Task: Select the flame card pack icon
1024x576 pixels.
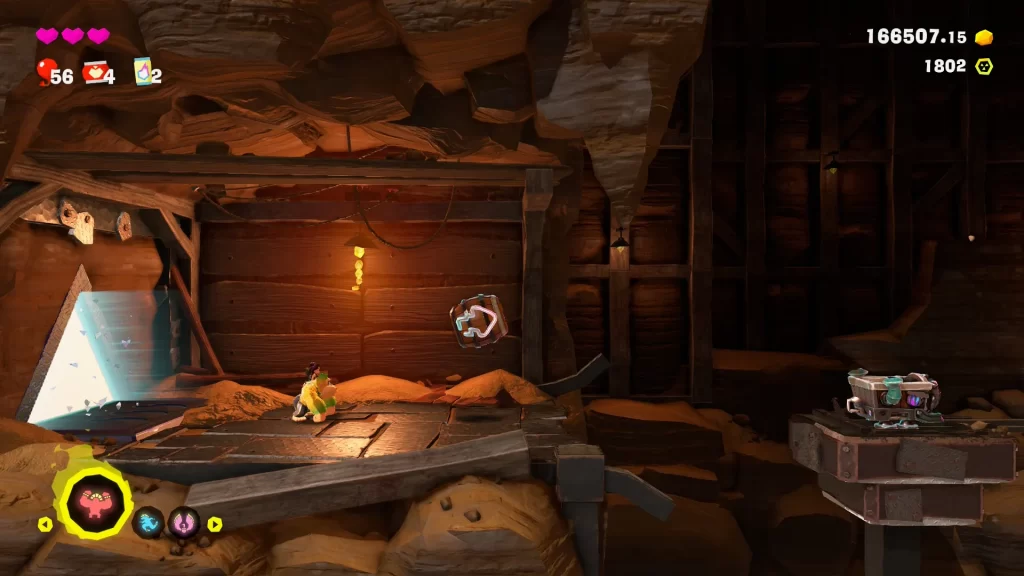Action: point(142,72)
